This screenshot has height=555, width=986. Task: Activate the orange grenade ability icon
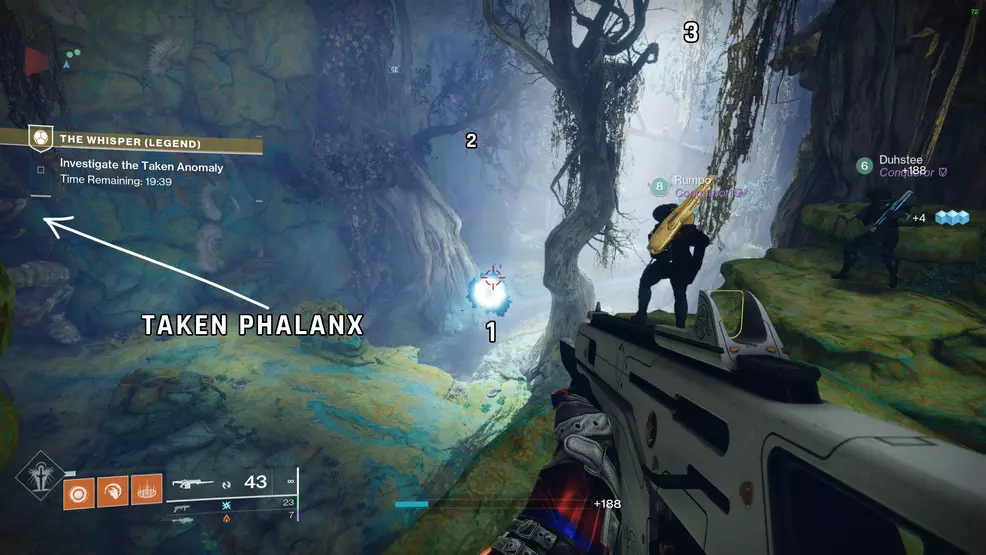point(79,490)
